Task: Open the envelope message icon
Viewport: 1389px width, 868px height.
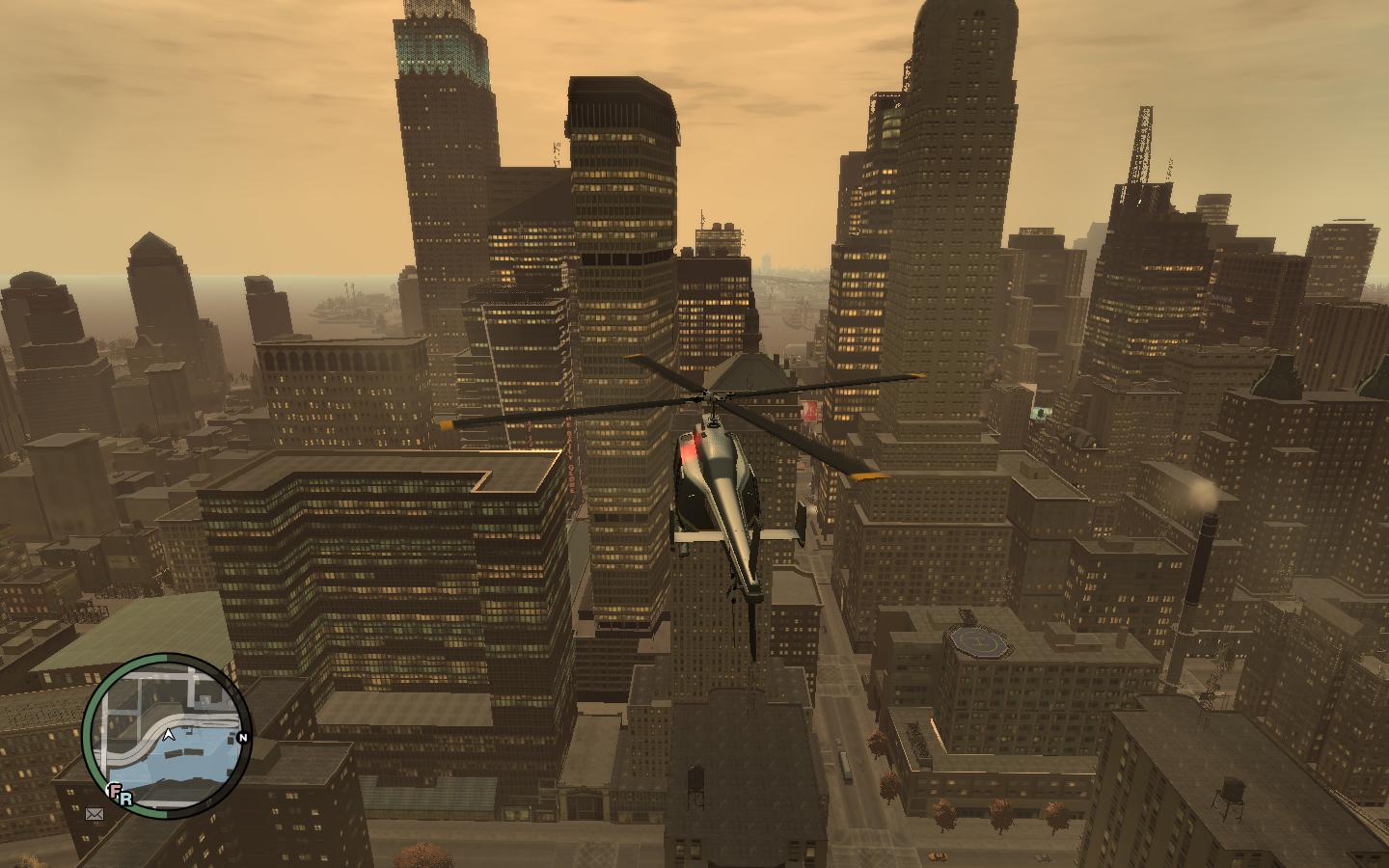Action: 95,814
